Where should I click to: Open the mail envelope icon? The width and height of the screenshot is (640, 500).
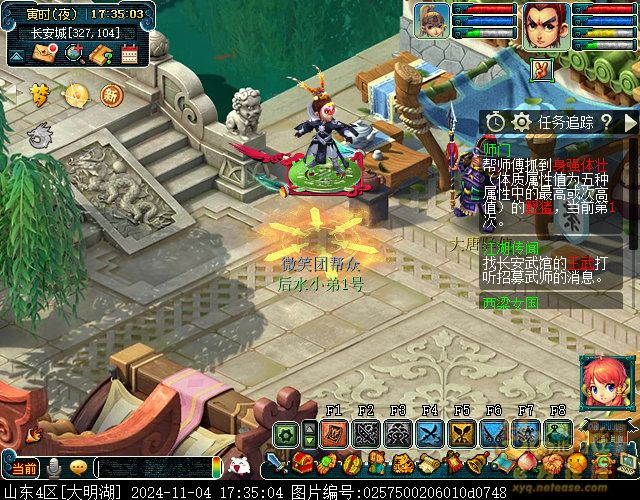(45, 55)
